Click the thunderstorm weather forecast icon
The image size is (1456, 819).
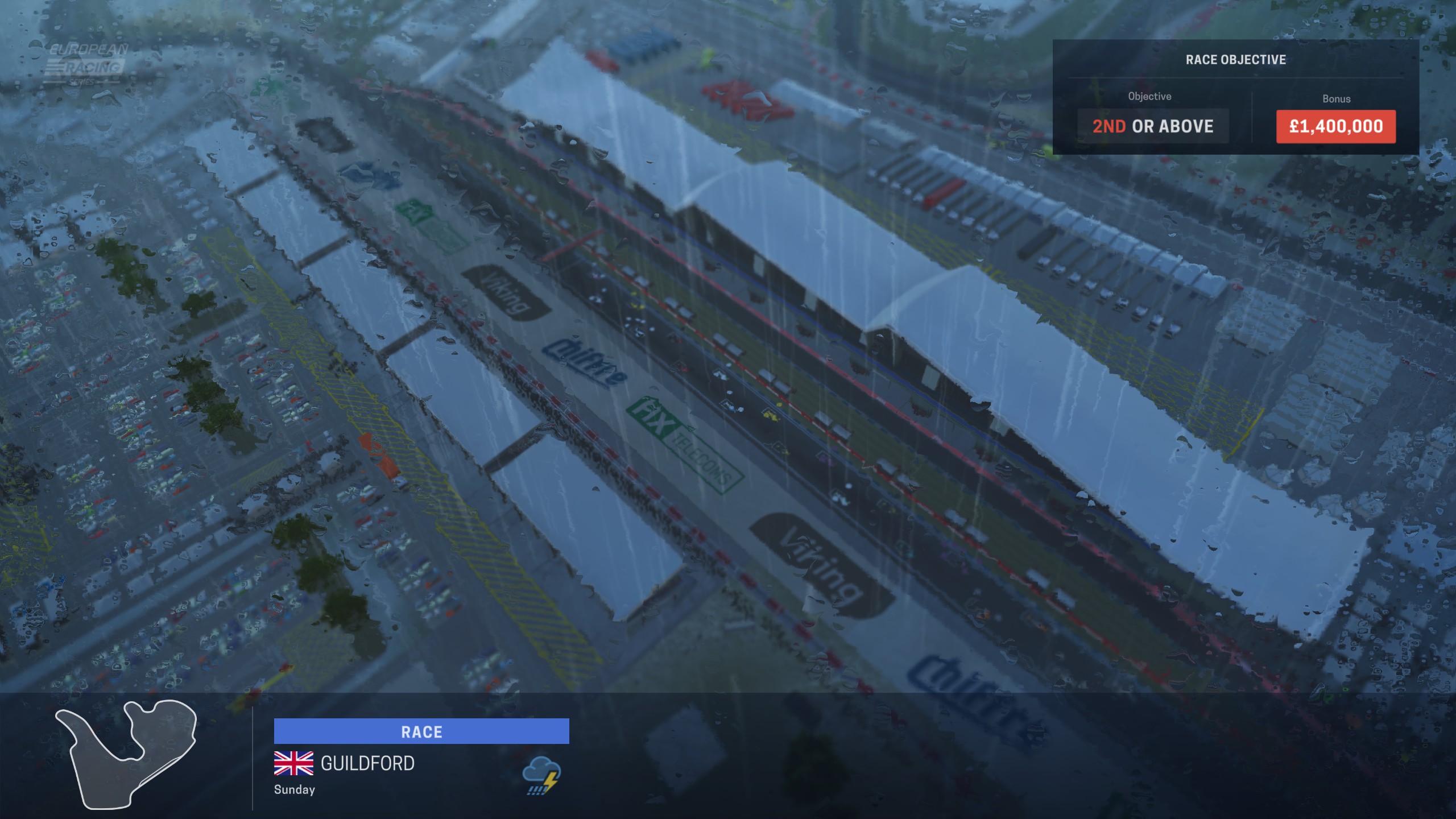click(x=541, y=775)
